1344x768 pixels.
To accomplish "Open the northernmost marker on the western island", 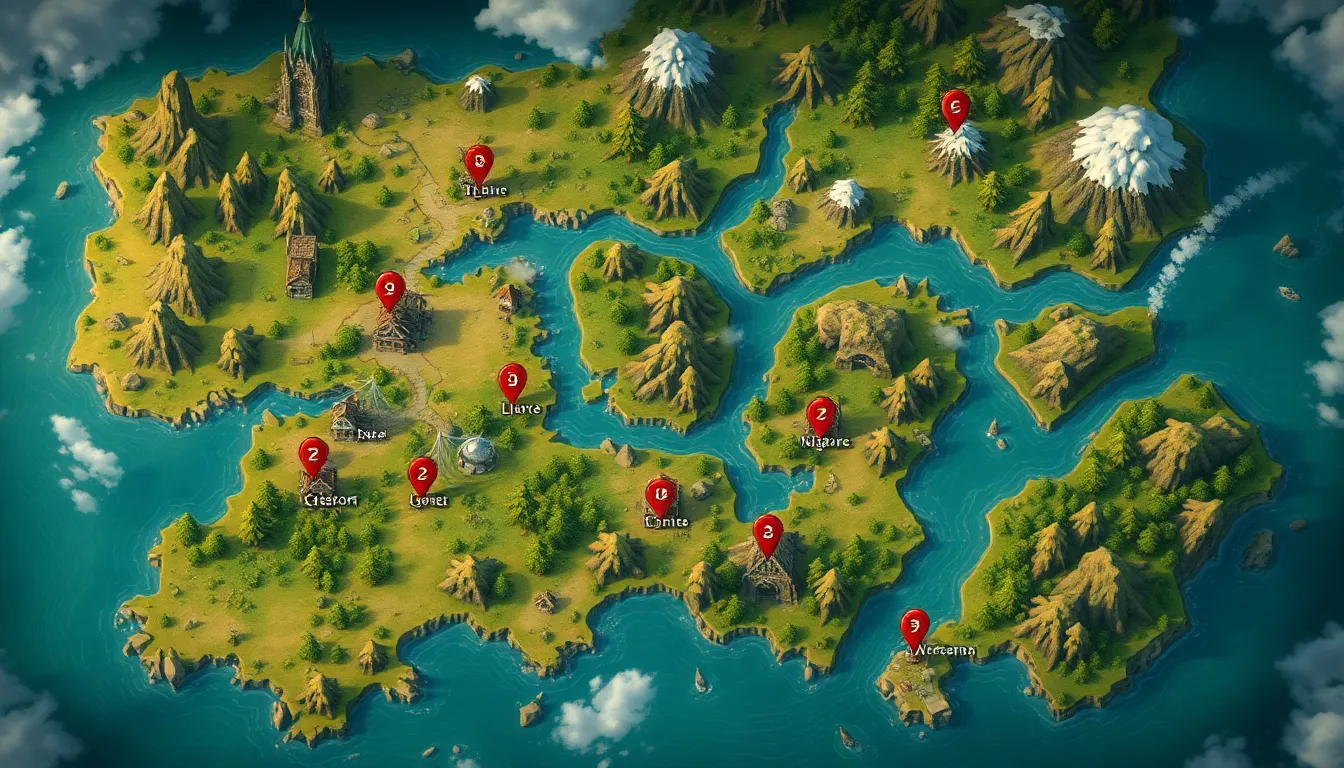I will pyautogui.click(x=479, y=162).
